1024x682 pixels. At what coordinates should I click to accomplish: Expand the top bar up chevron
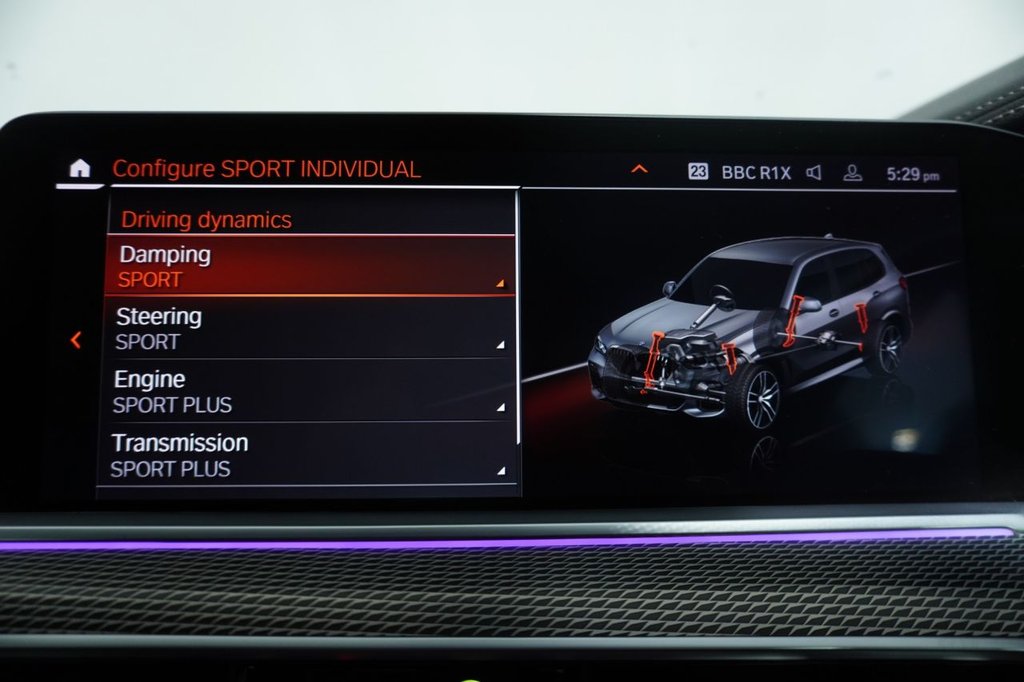pos(639,169)
